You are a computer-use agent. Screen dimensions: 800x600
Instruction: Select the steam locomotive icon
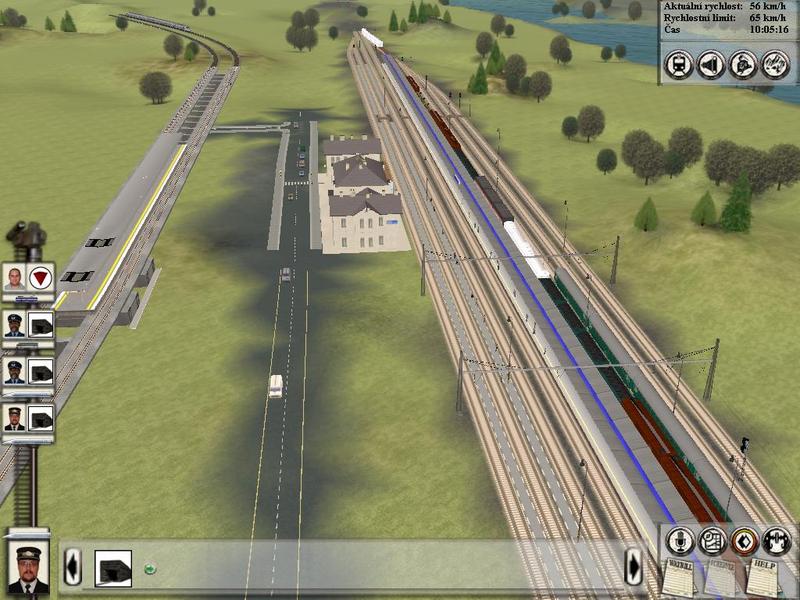pos(743,65)
